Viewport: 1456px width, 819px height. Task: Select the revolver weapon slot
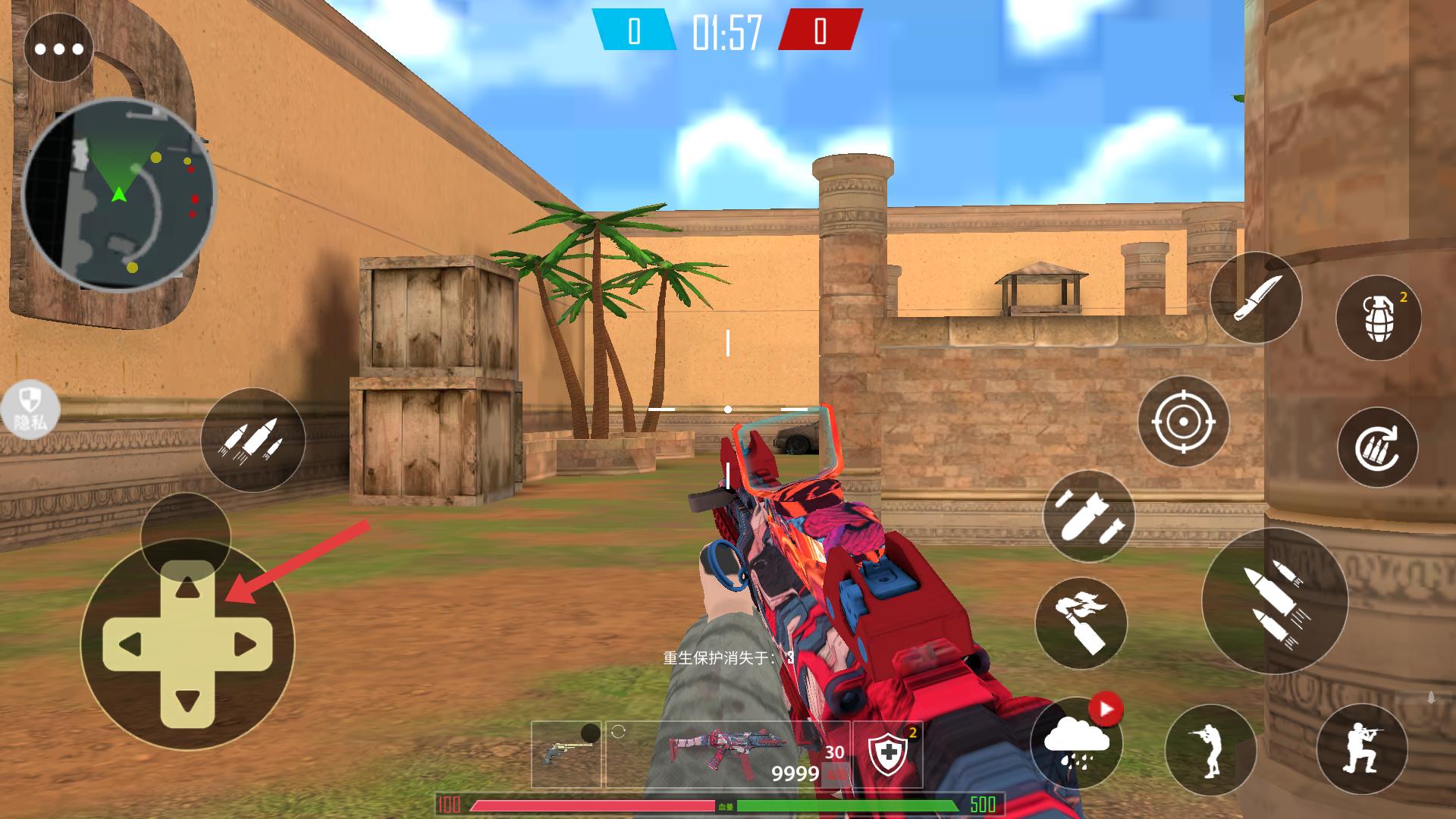click(566, 754)
